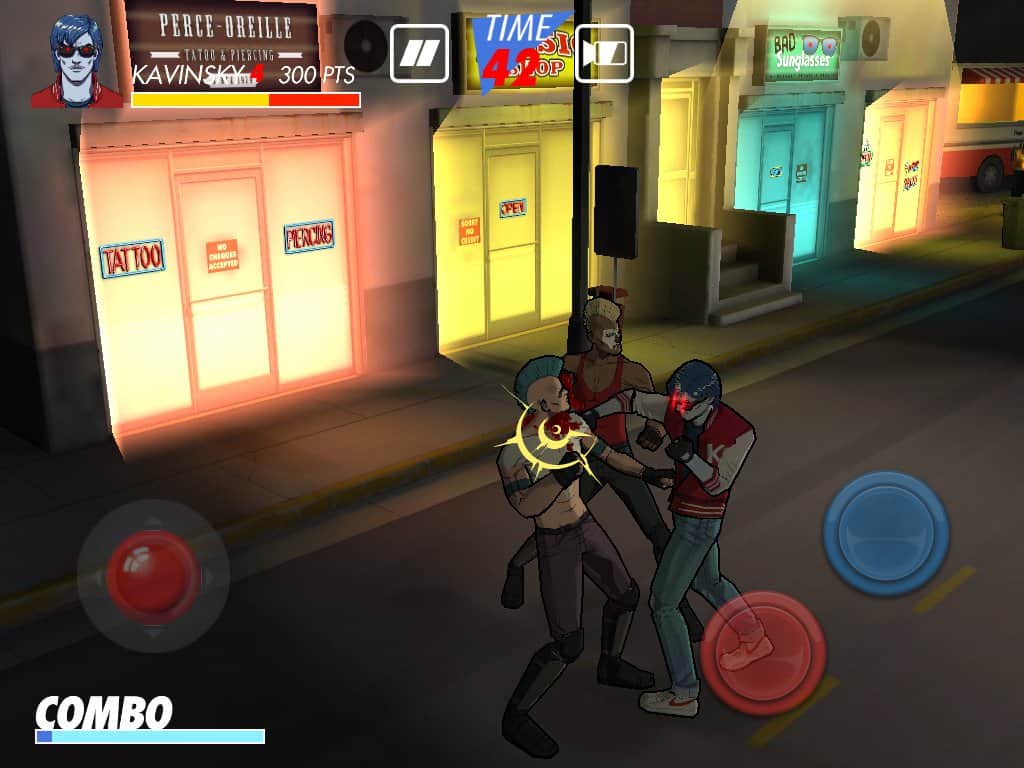Pause the game with the pause button
Viewport: 1024px width, 768px height.
point(420,53)
